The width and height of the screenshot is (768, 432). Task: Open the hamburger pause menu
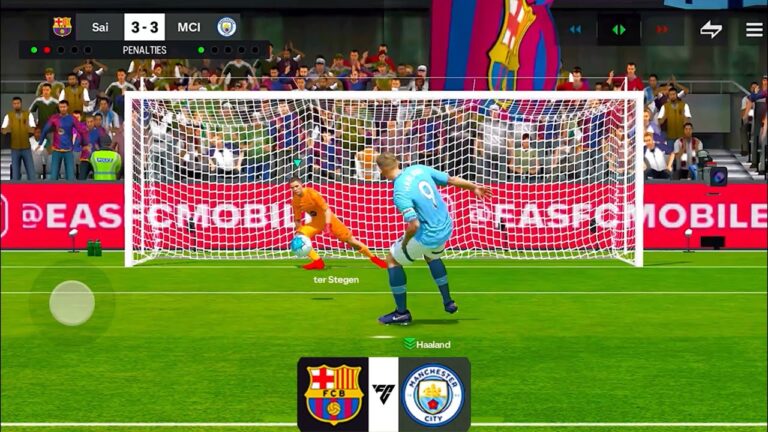[754, 29]
